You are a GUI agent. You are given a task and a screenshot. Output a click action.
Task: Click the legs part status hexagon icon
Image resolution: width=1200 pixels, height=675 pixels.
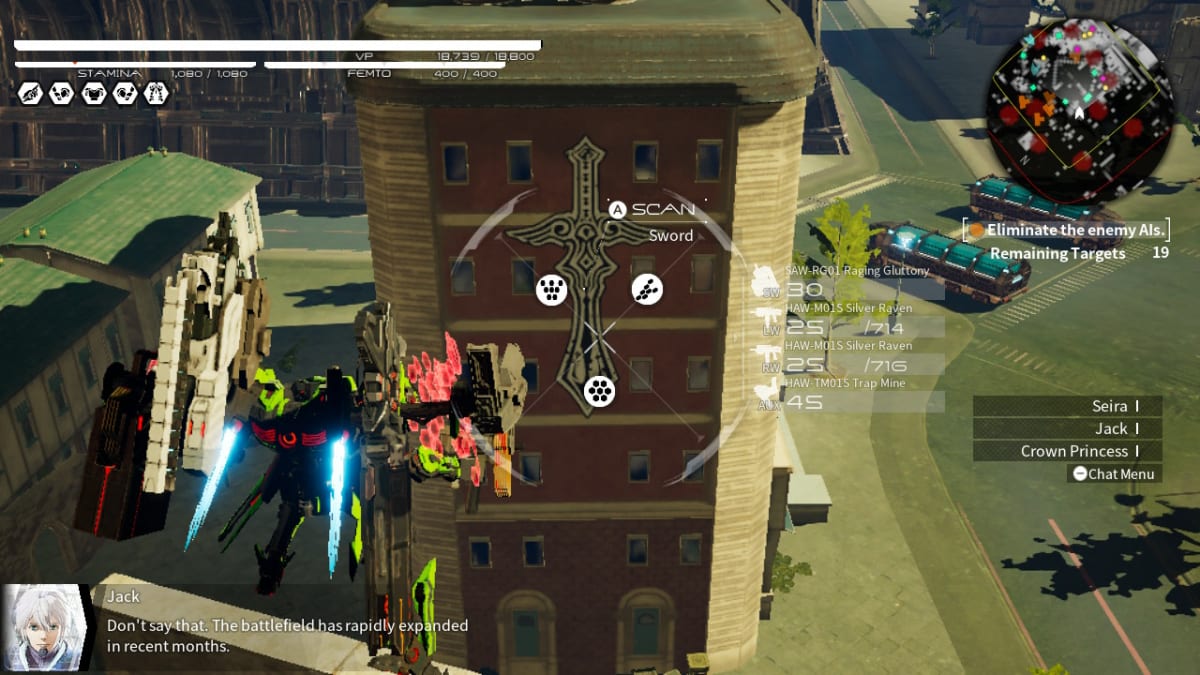tap(155, 94)
